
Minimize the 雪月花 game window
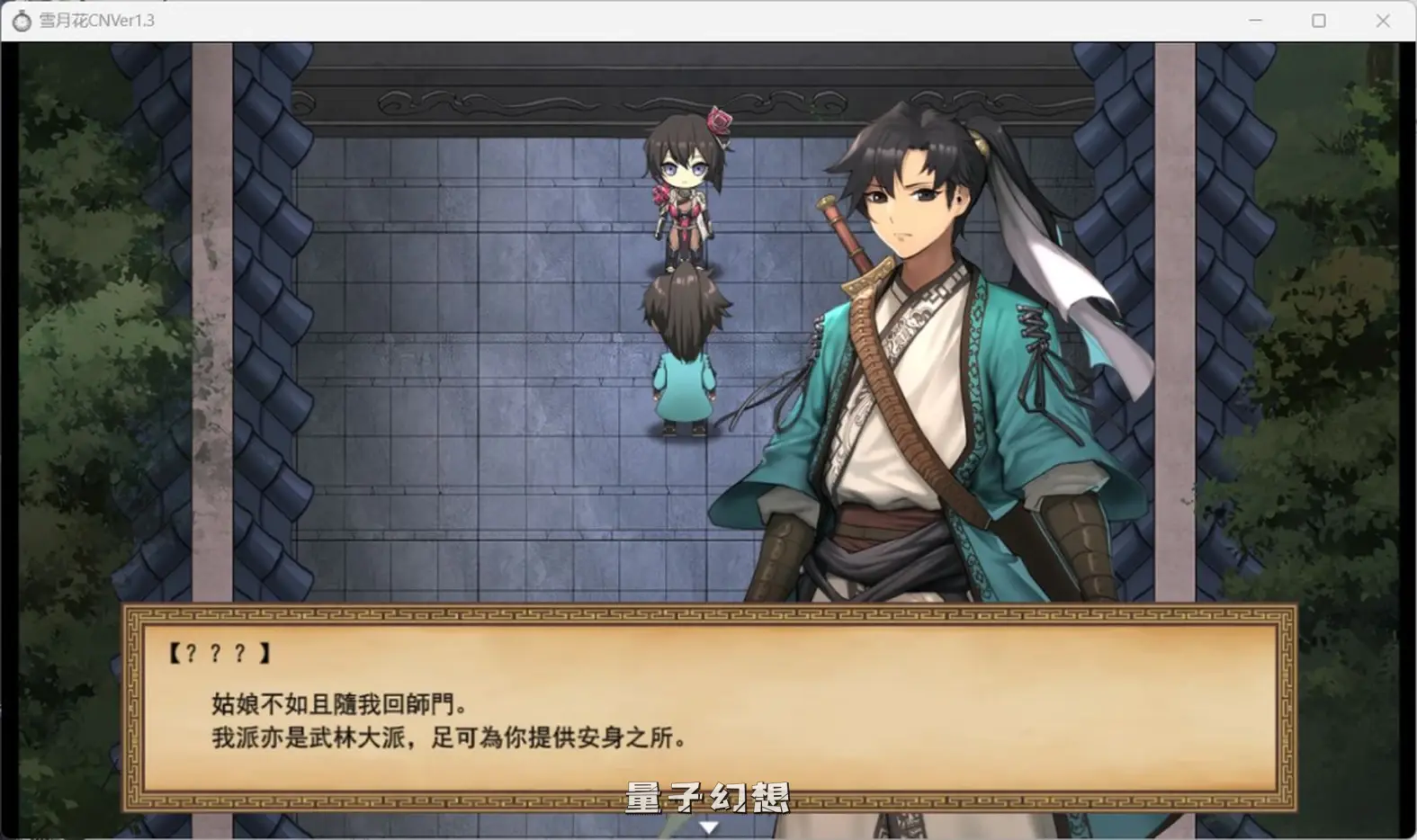1254,19
